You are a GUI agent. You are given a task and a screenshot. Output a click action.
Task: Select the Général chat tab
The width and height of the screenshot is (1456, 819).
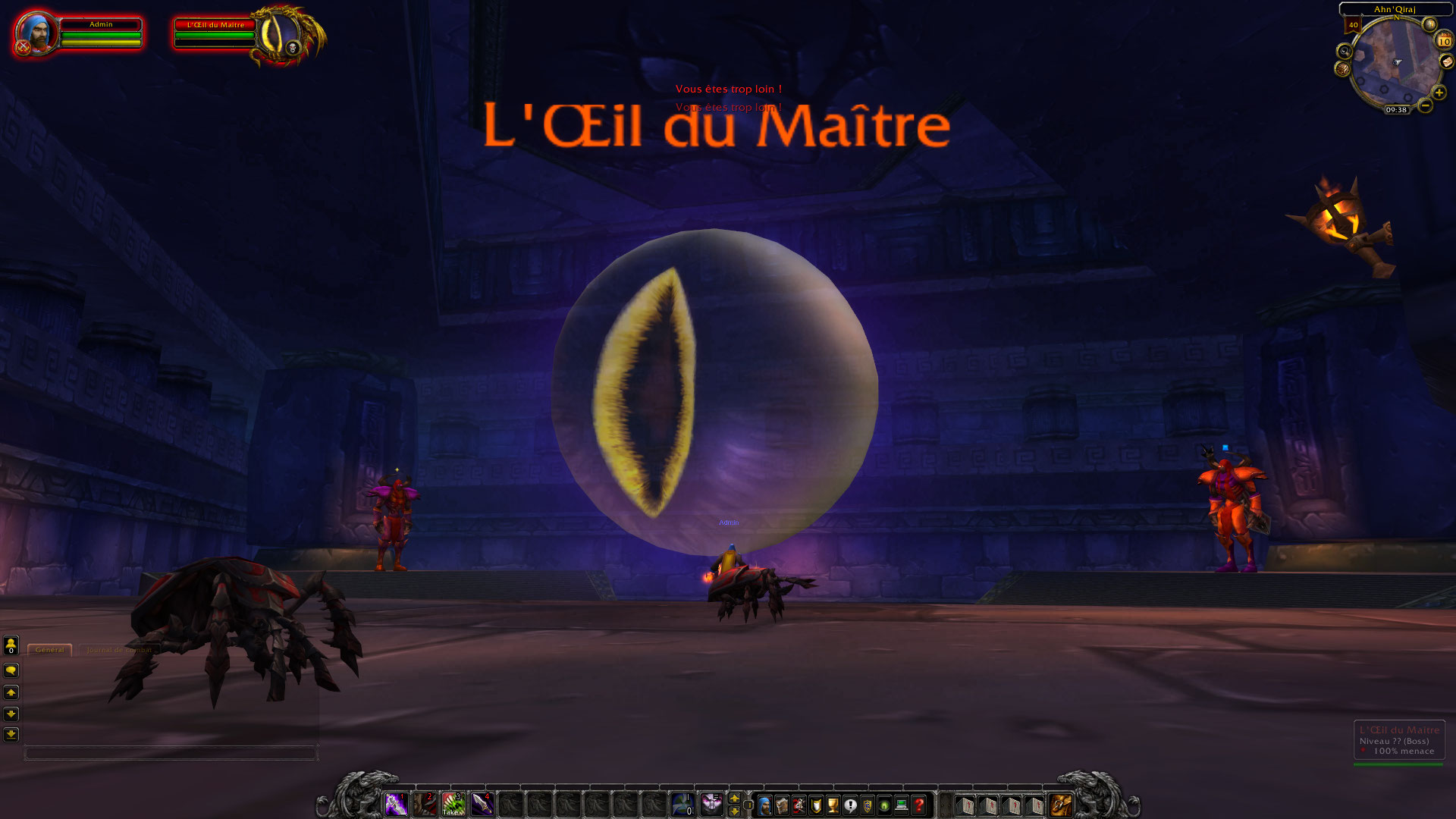click(49, 650)
